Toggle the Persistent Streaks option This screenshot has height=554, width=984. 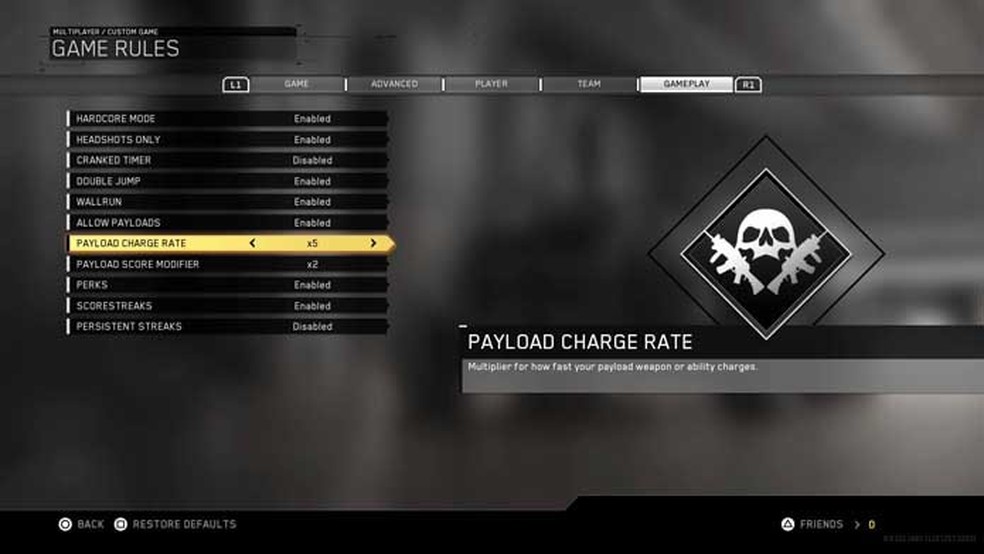pyautogui.click(x=228, y=327)
